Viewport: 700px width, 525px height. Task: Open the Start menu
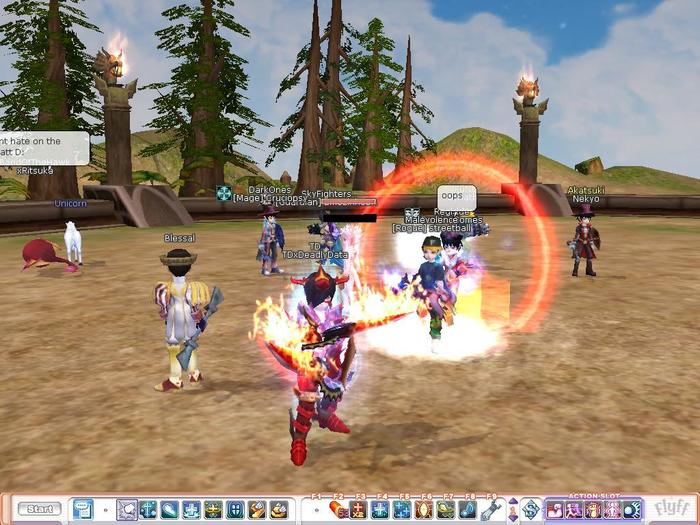coord(39,509)
